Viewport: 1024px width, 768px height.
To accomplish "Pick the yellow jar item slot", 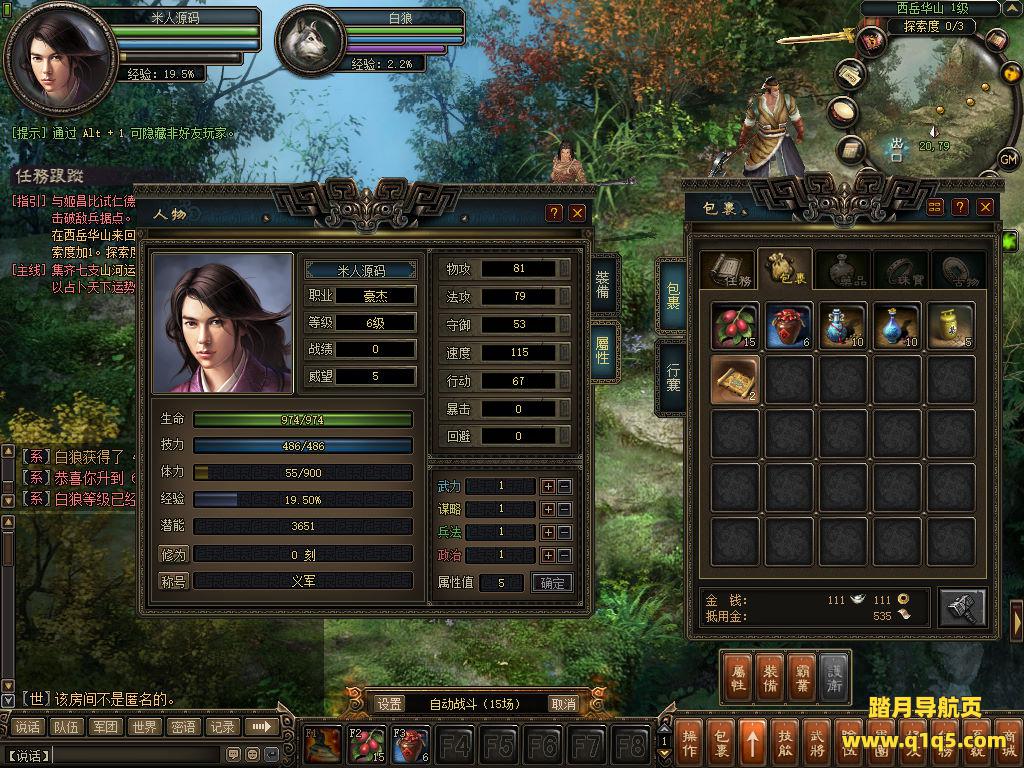I will [950, 327].
